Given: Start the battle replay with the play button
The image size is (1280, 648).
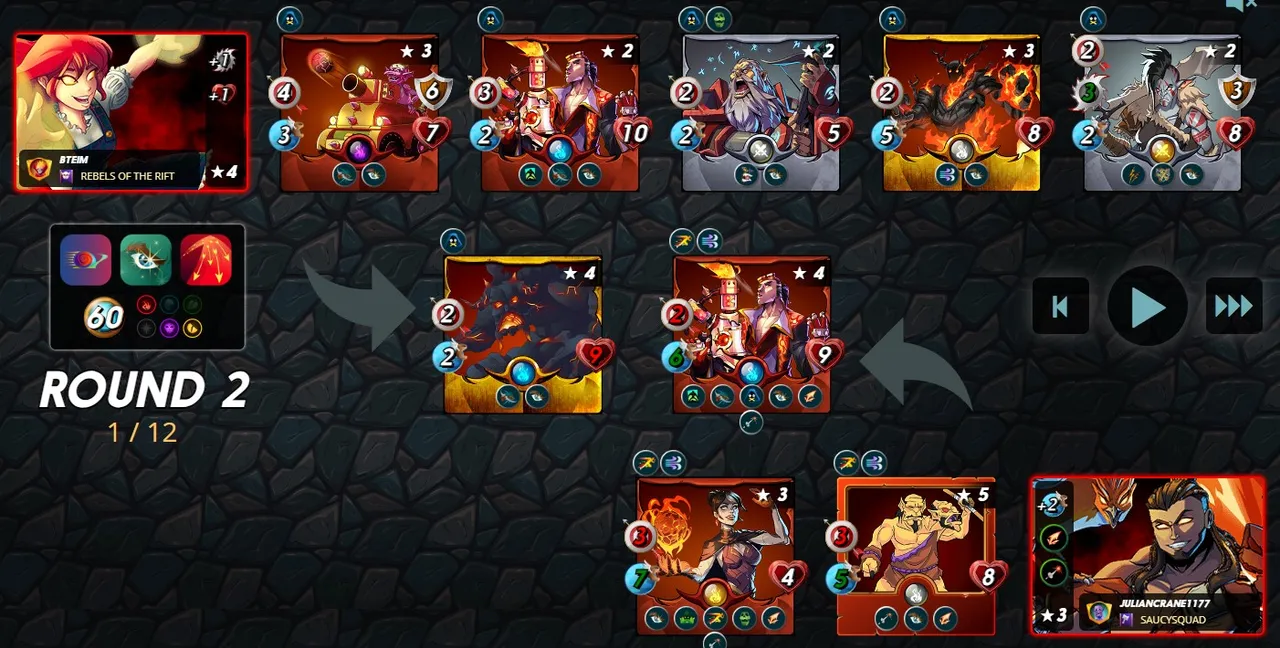Looking at the screenshot, I should pos(1147,306).
